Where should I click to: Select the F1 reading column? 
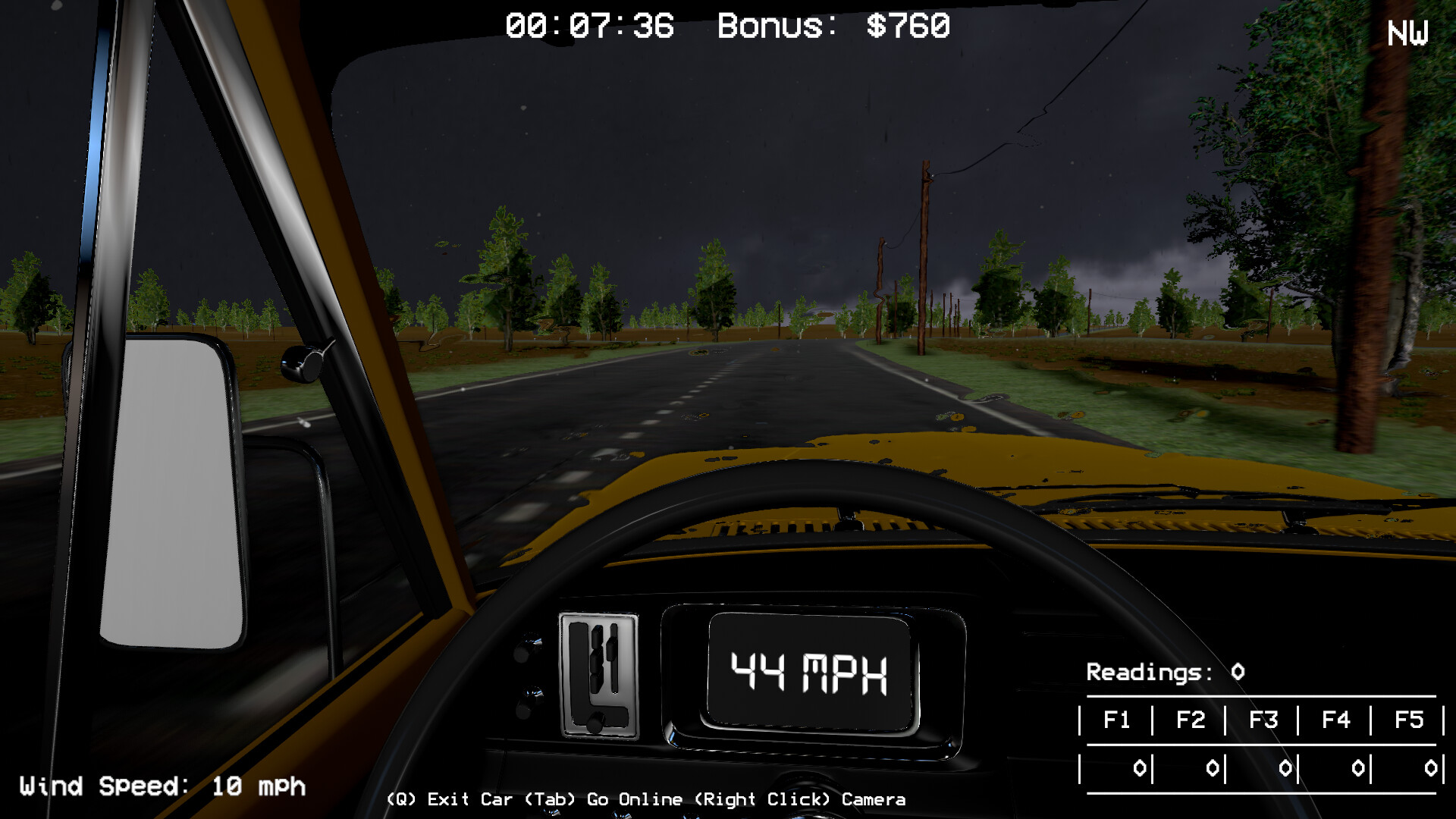(x=1118, y=720)
